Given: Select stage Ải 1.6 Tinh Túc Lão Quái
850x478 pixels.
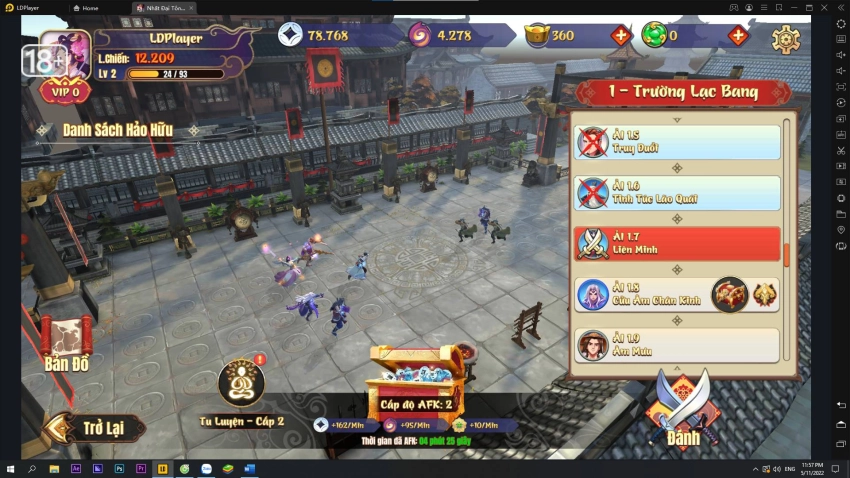Looking at the screenshot, I should (677, 193).
